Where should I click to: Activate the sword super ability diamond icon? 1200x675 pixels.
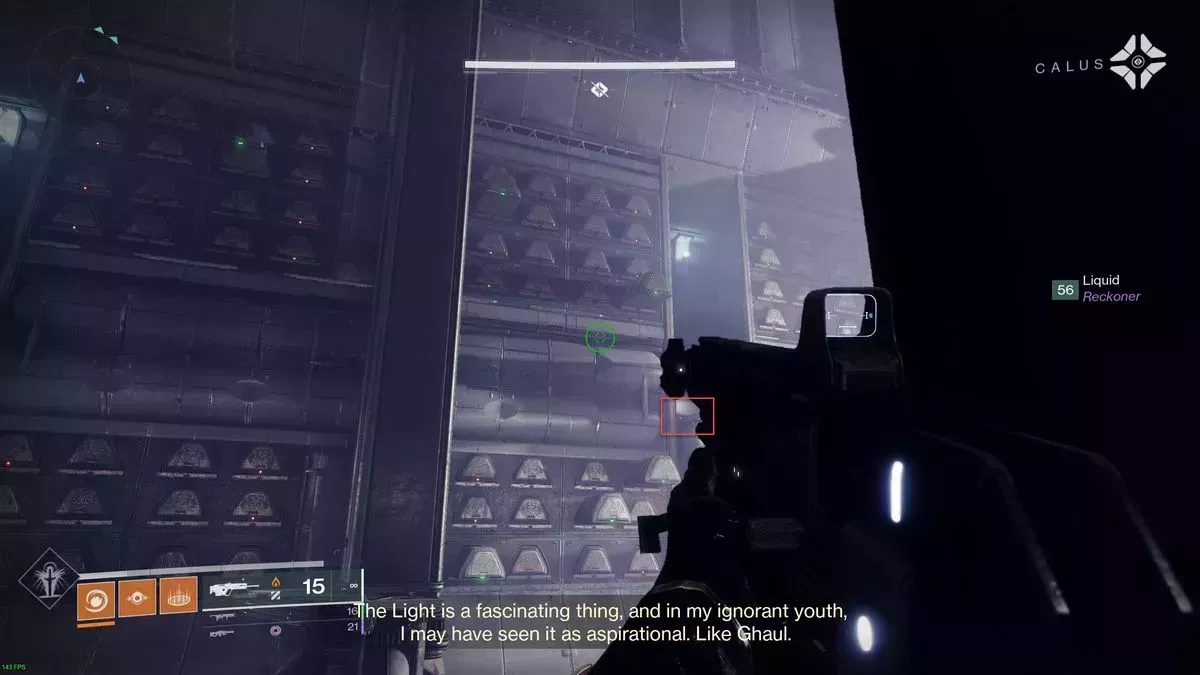tap(47, 585)
